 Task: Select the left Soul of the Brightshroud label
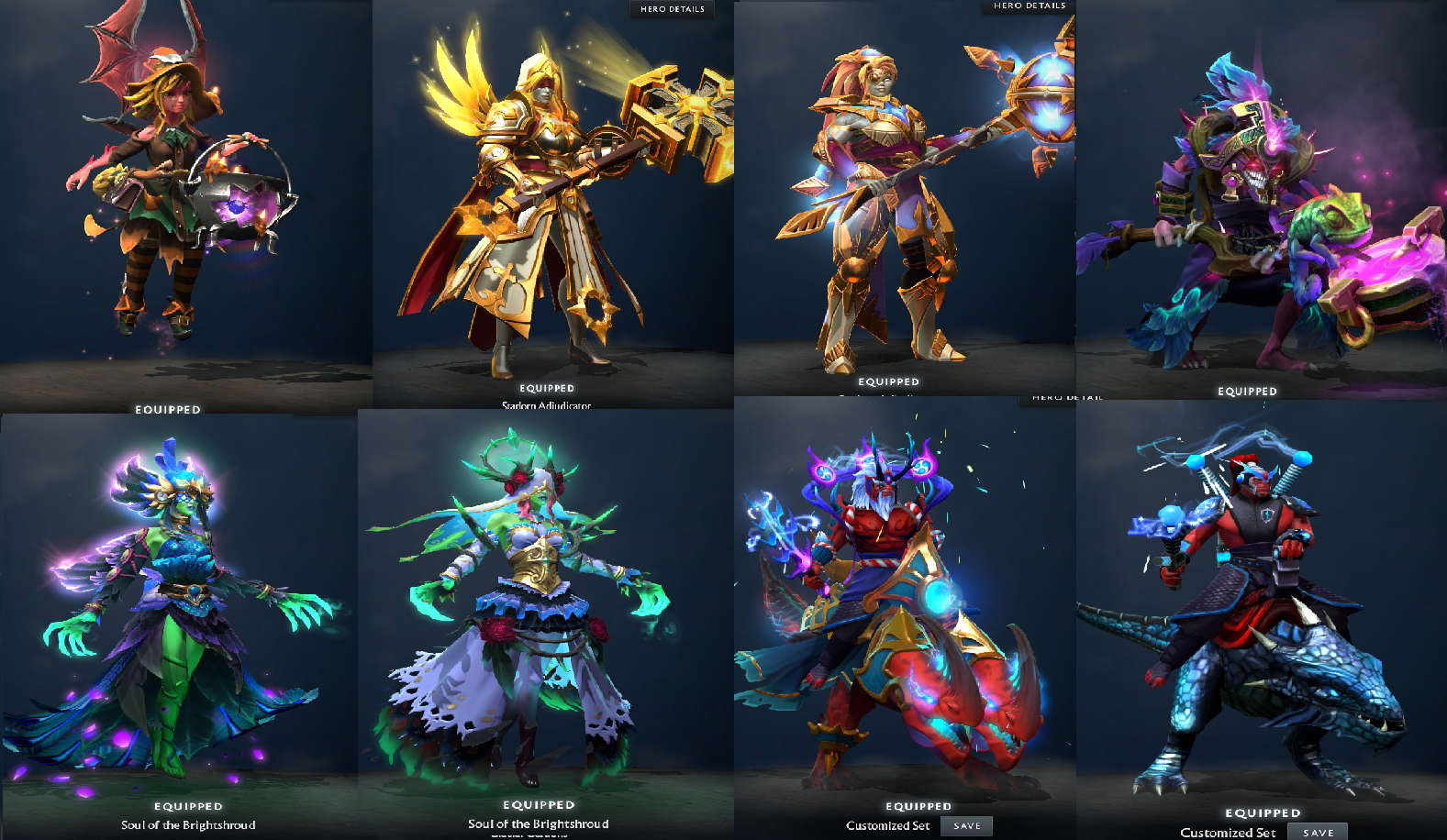186,824
